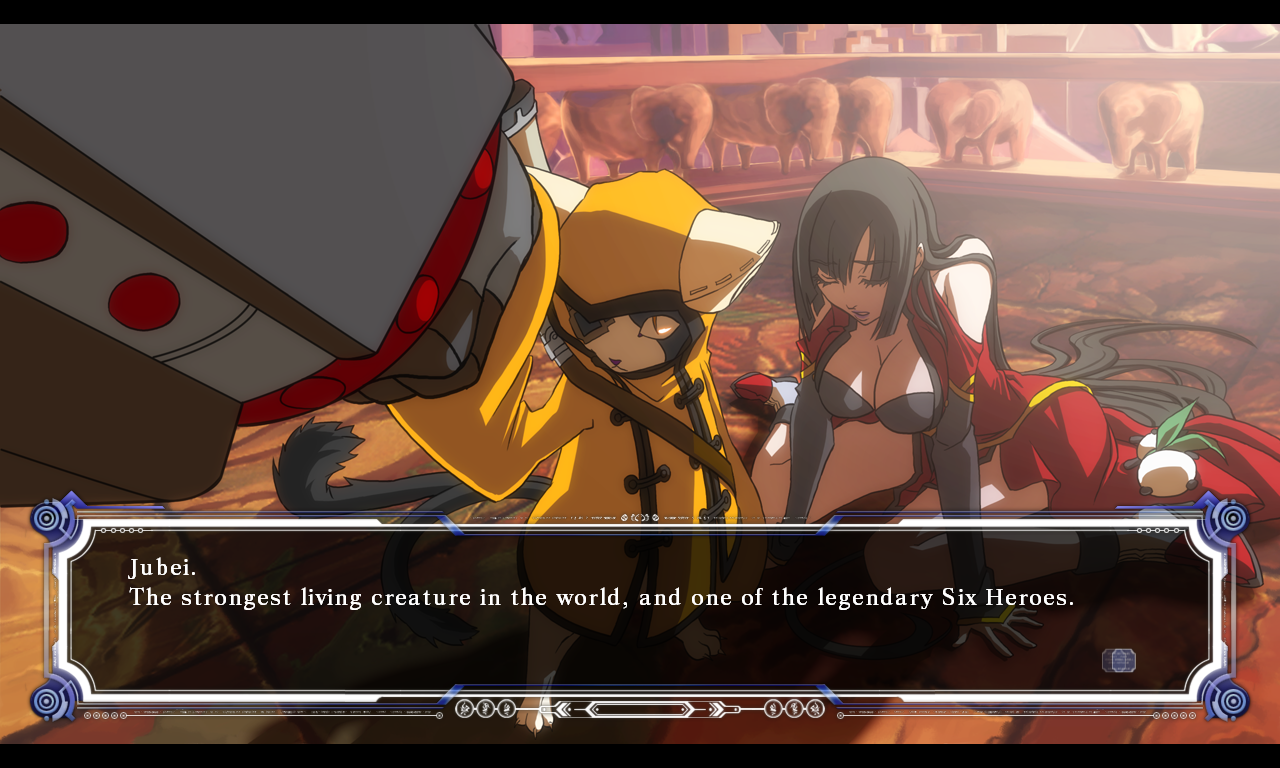Click the dialogue advance indicator icon
This screenshot has height=768, width=1280.
[1119, 661]
